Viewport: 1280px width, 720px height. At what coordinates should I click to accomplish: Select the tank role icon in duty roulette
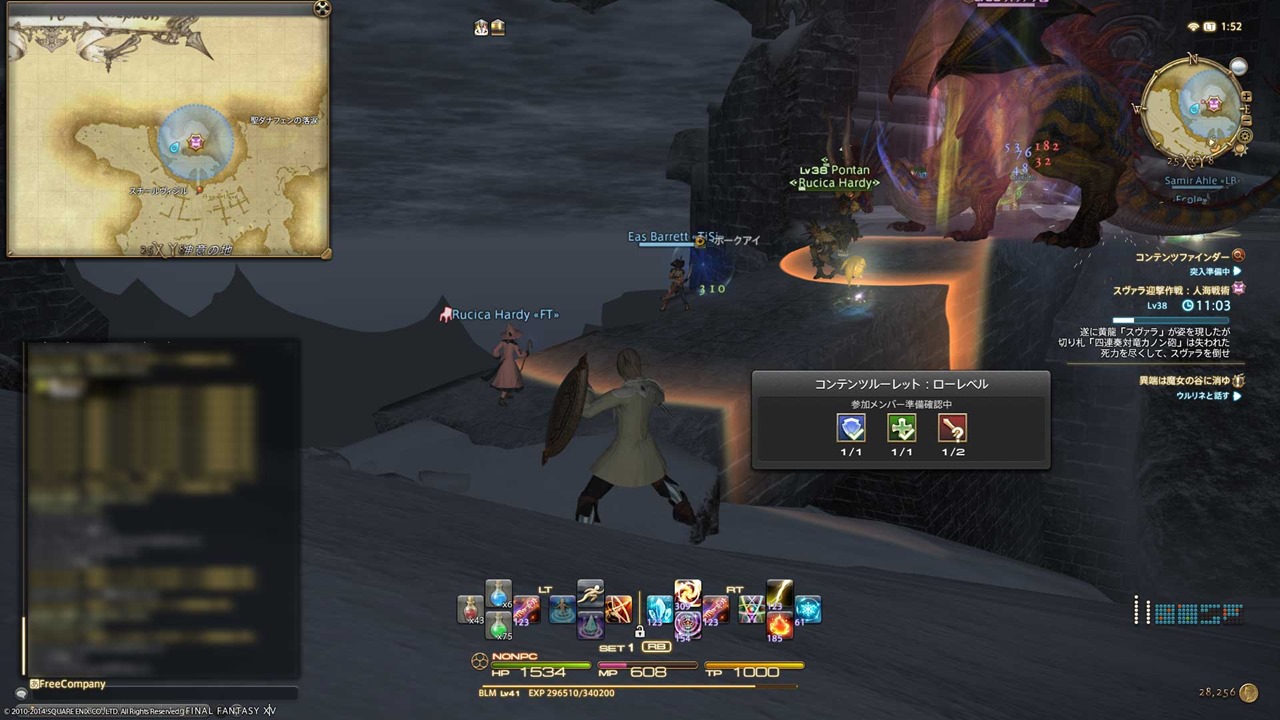(851, 429)
